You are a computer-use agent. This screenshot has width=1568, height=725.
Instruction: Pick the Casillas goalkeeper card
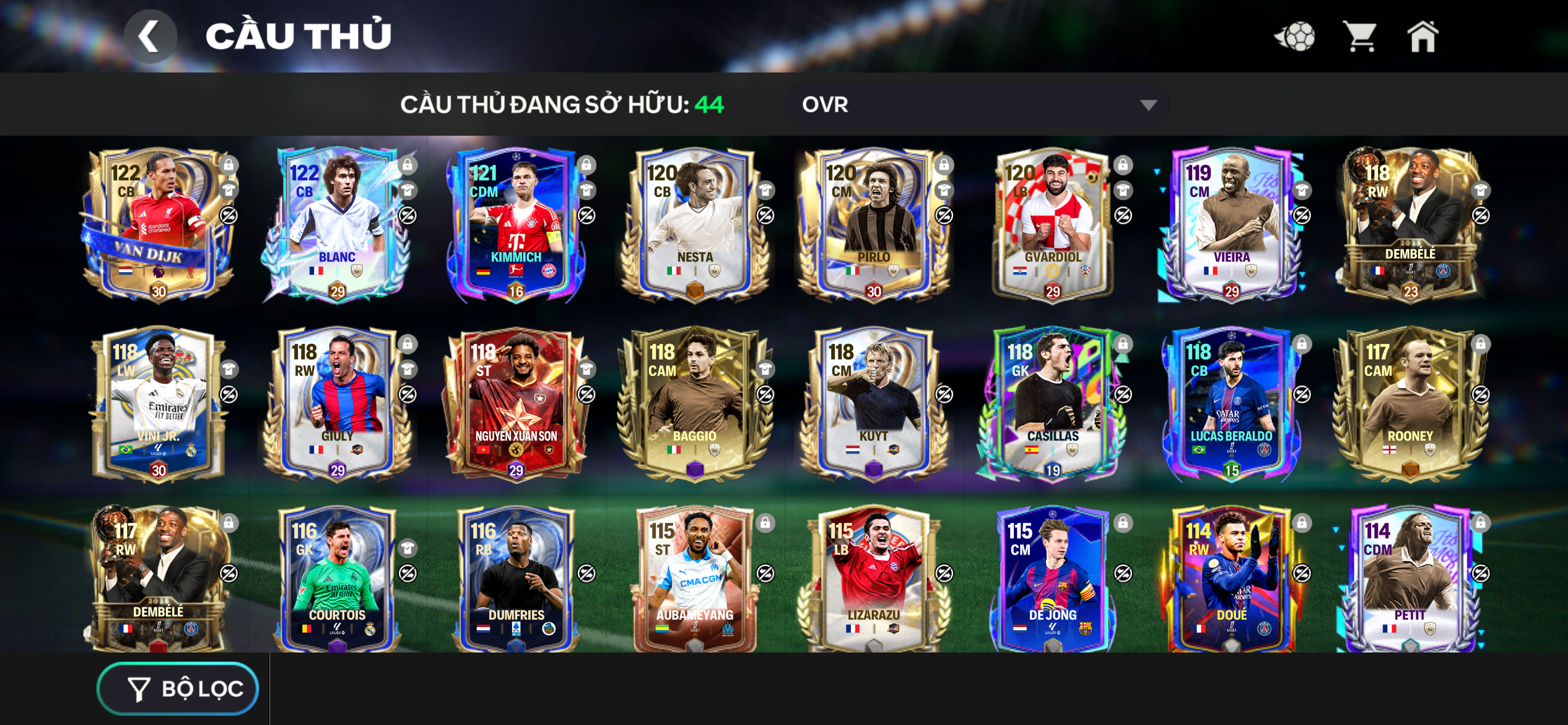[x=1052, y=404]
